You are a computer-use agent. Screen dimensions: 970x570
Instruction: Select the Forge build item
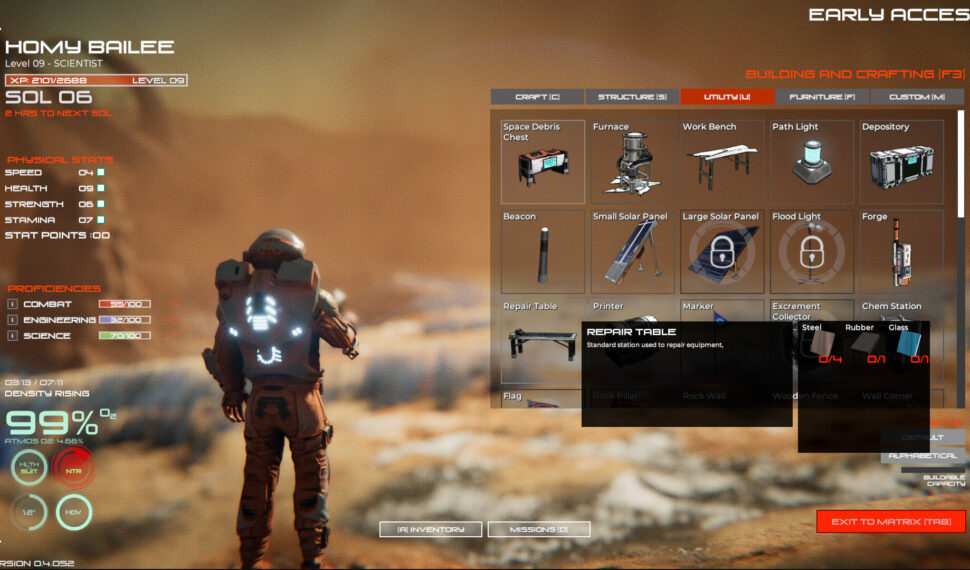(x=902, y=251)
